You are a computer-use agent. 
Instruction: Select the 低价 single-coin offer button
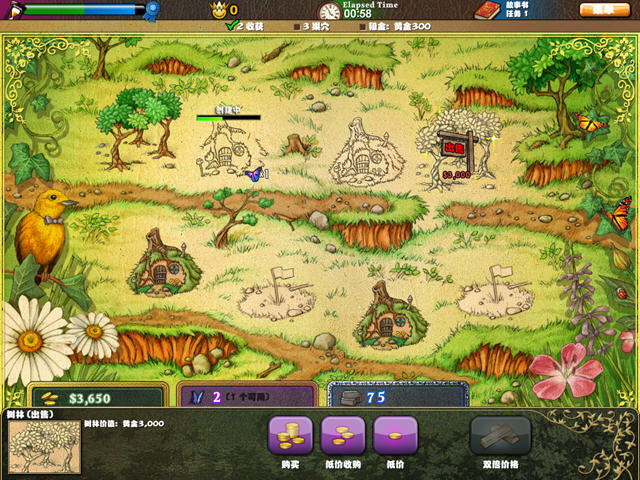pos(394,437)
